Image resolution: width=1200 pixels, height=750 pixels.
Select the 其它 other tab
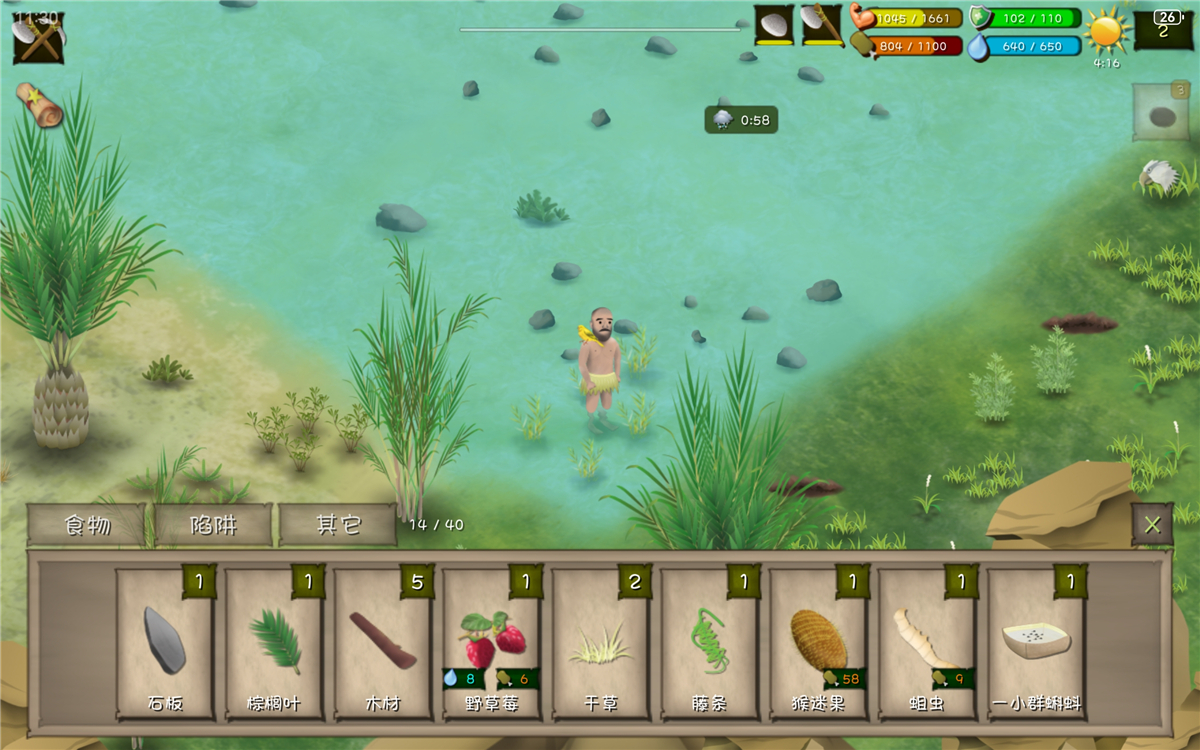(338, 524)
